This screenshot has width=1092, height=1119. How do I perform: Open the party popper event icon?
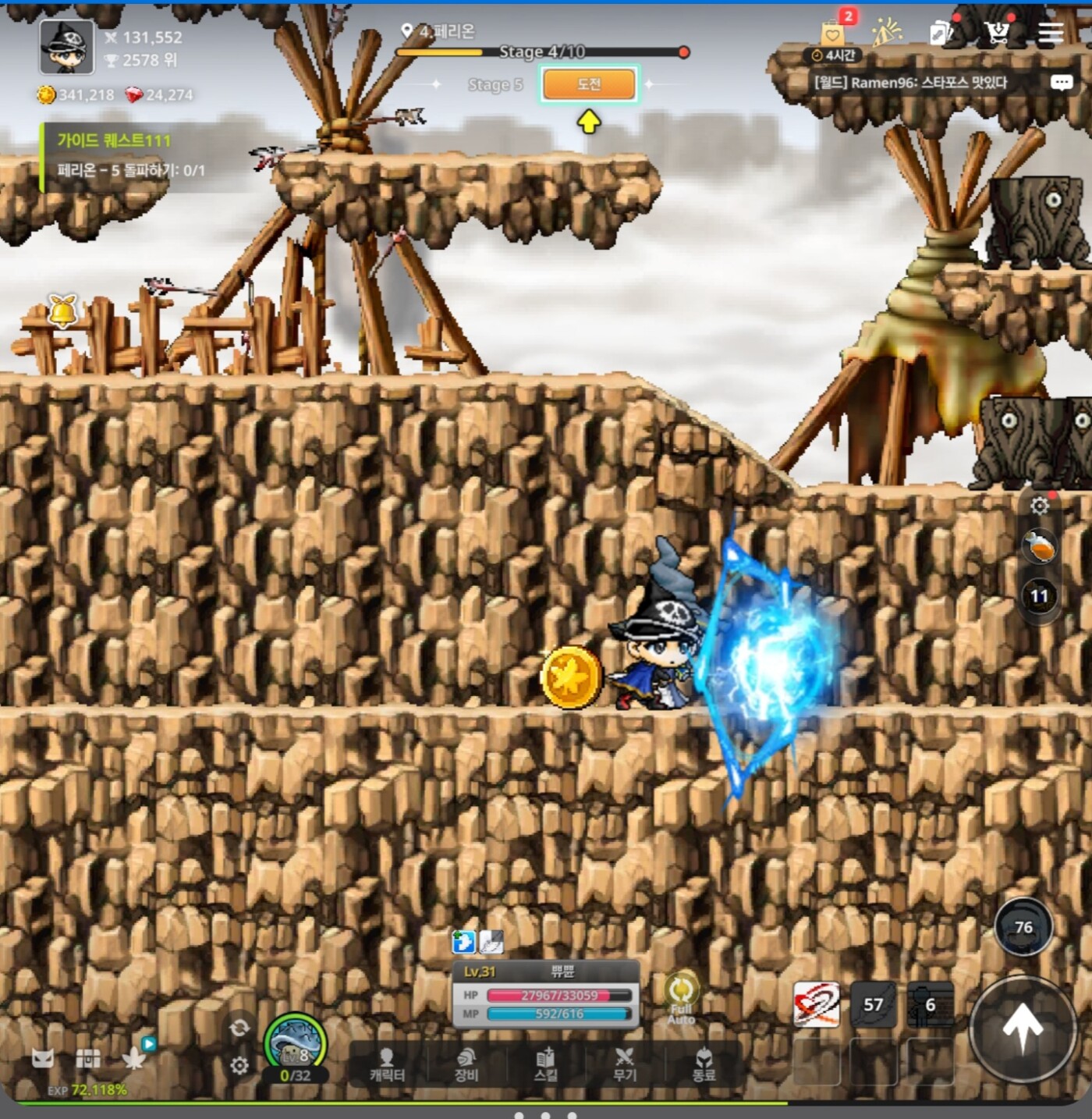click(887, 33)
